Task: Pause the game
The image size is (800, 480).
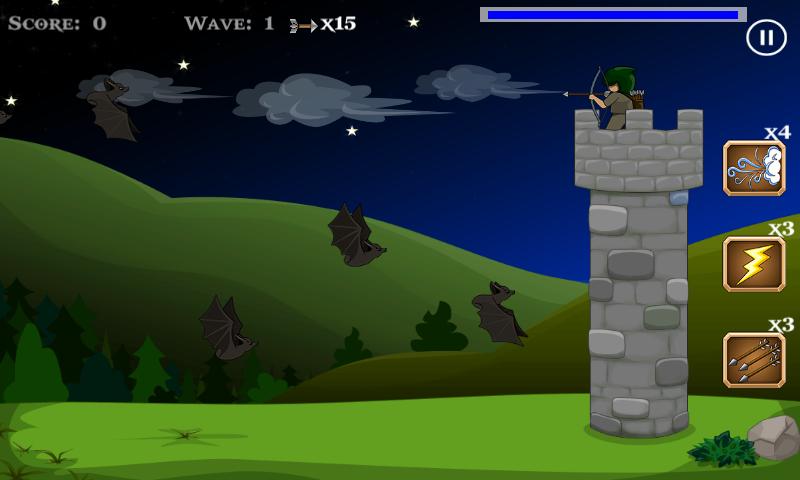Action: (x=765, y=38)
